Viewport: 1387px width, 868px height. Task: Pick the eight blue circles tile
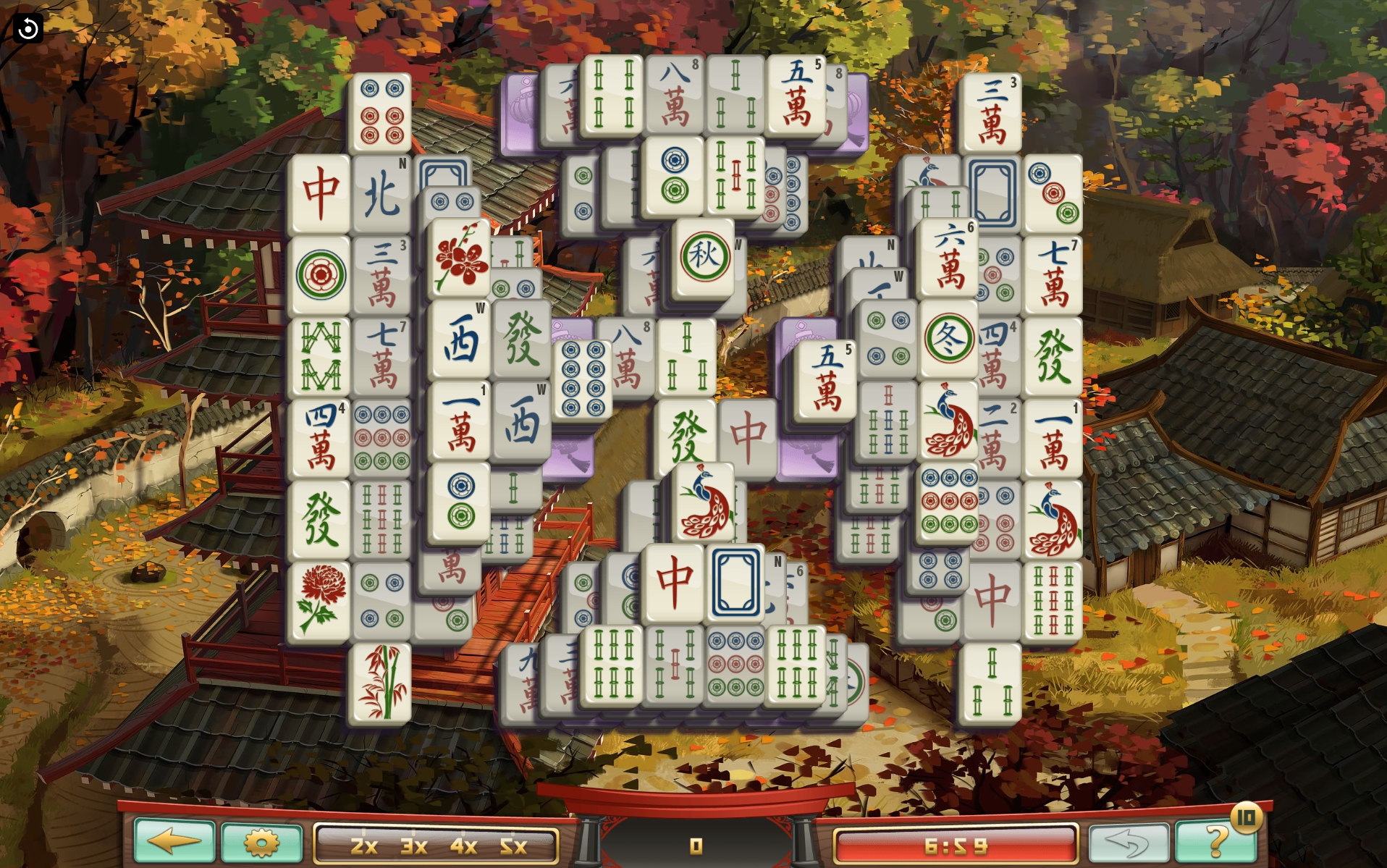[583, 379]
